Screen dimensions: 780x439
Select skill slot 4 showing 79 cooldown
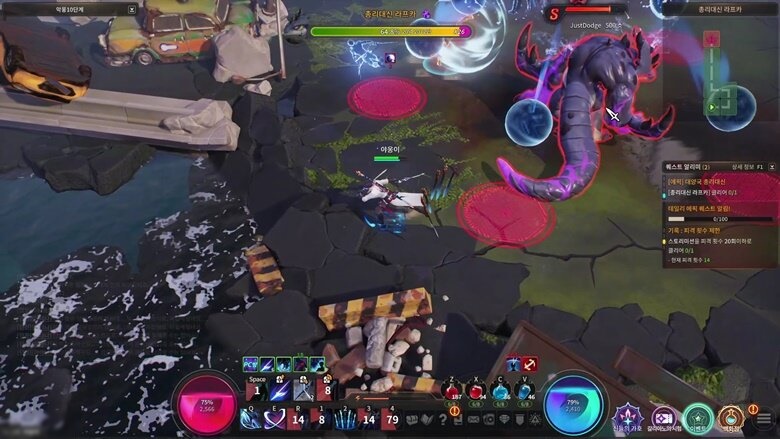[392, 419]
